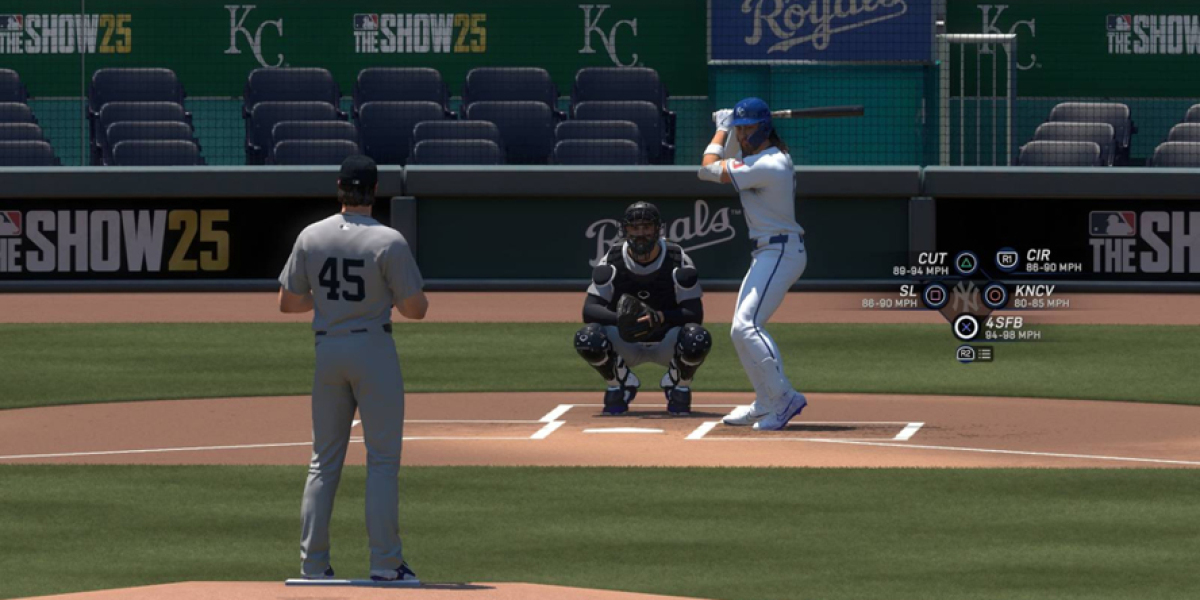The width and height of the screenshot is (1200, 600).
Task: Choose the CIR circle changeup pitch
Action: pos(1007,260)
